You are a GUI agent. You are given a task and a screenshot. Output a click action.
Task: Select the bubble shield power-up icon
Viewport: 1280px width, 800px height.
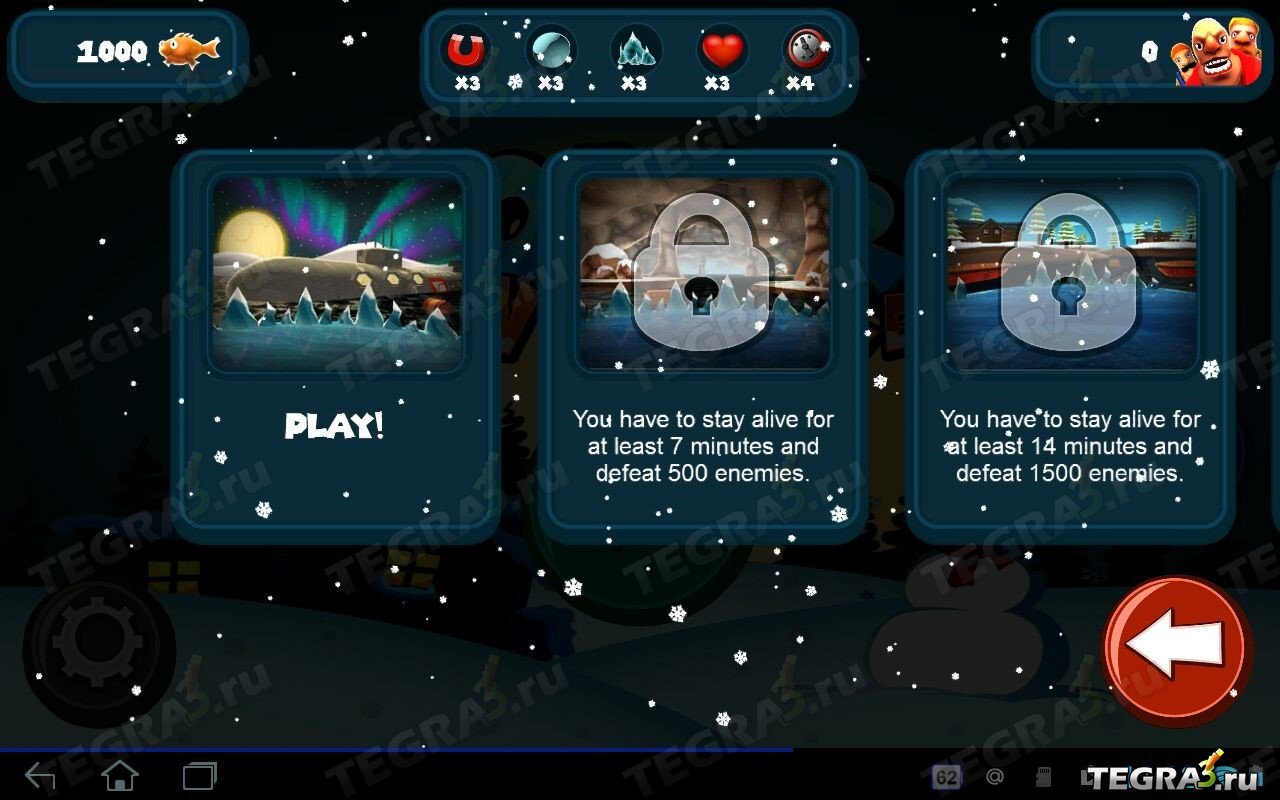click(x=550, y=49)
